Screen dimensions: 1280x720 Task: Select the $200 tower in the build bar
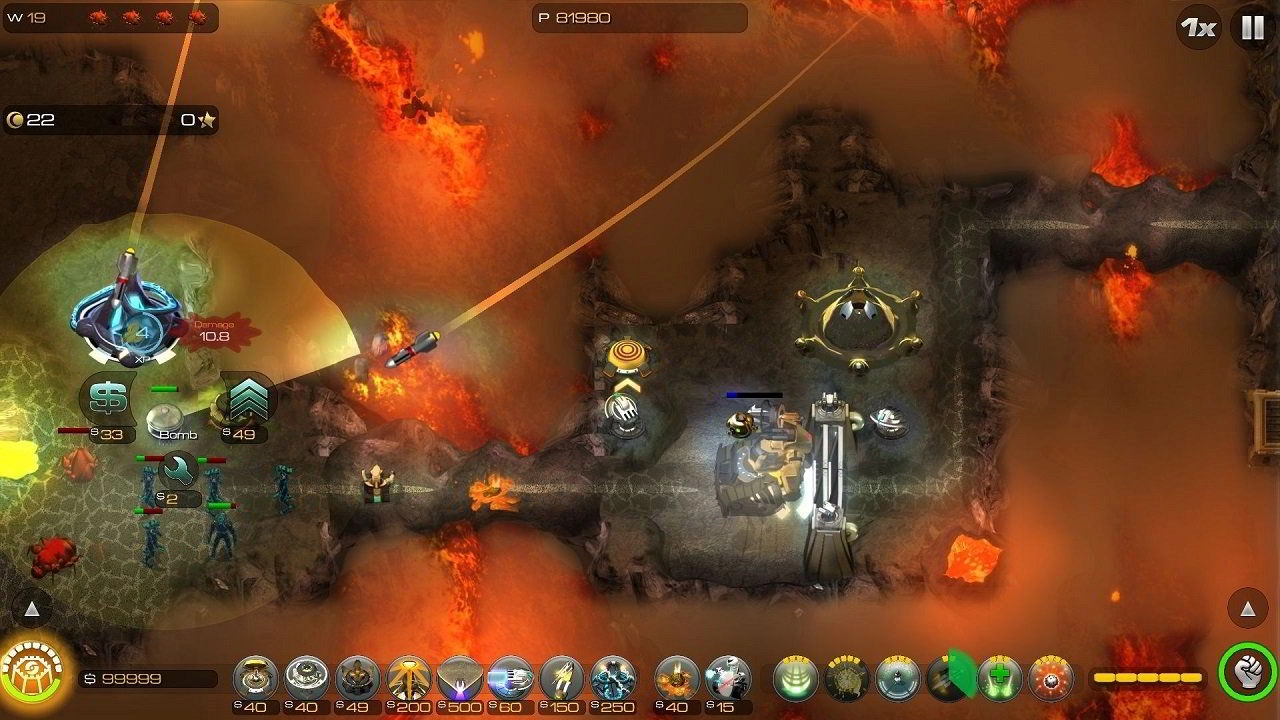click(409, 679)
